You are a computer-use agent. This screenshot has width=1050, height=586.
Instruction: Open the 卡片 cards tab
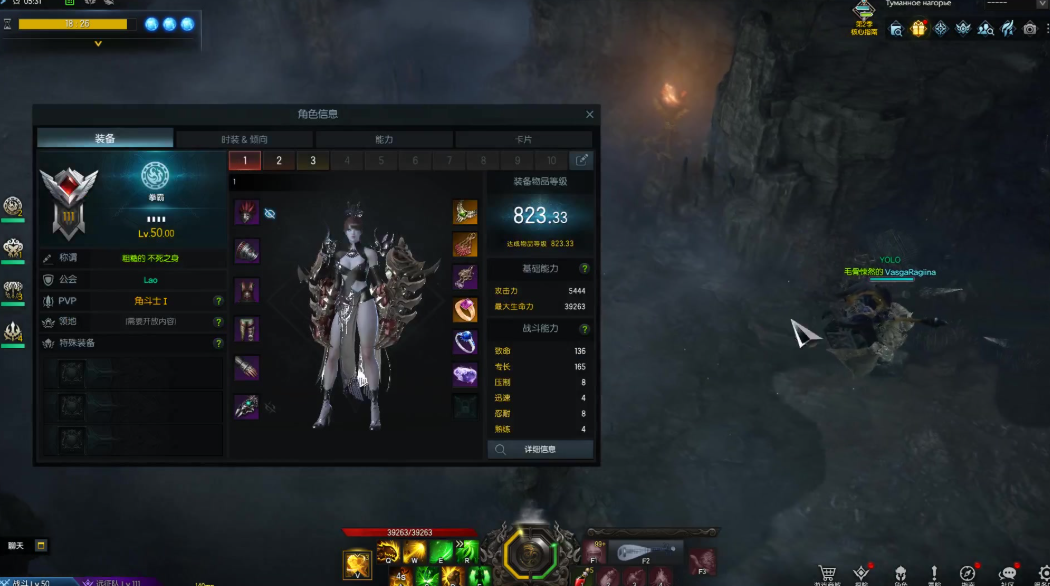click(523, 139)
